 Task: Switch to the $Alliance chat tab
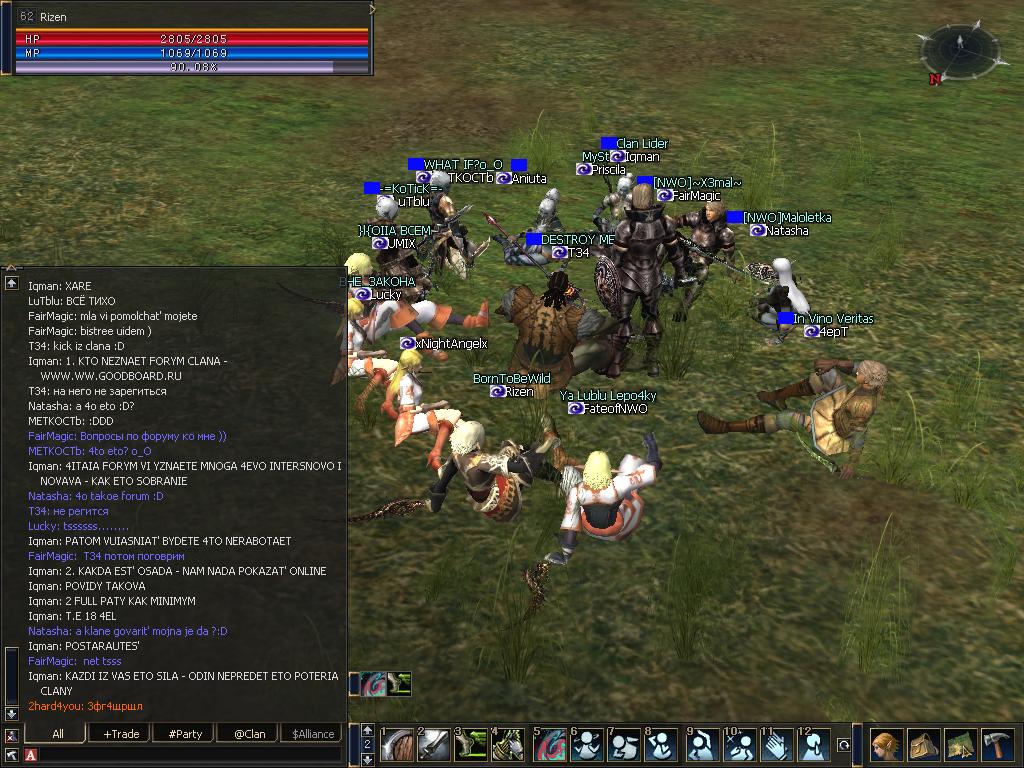[x=313, y=734]
